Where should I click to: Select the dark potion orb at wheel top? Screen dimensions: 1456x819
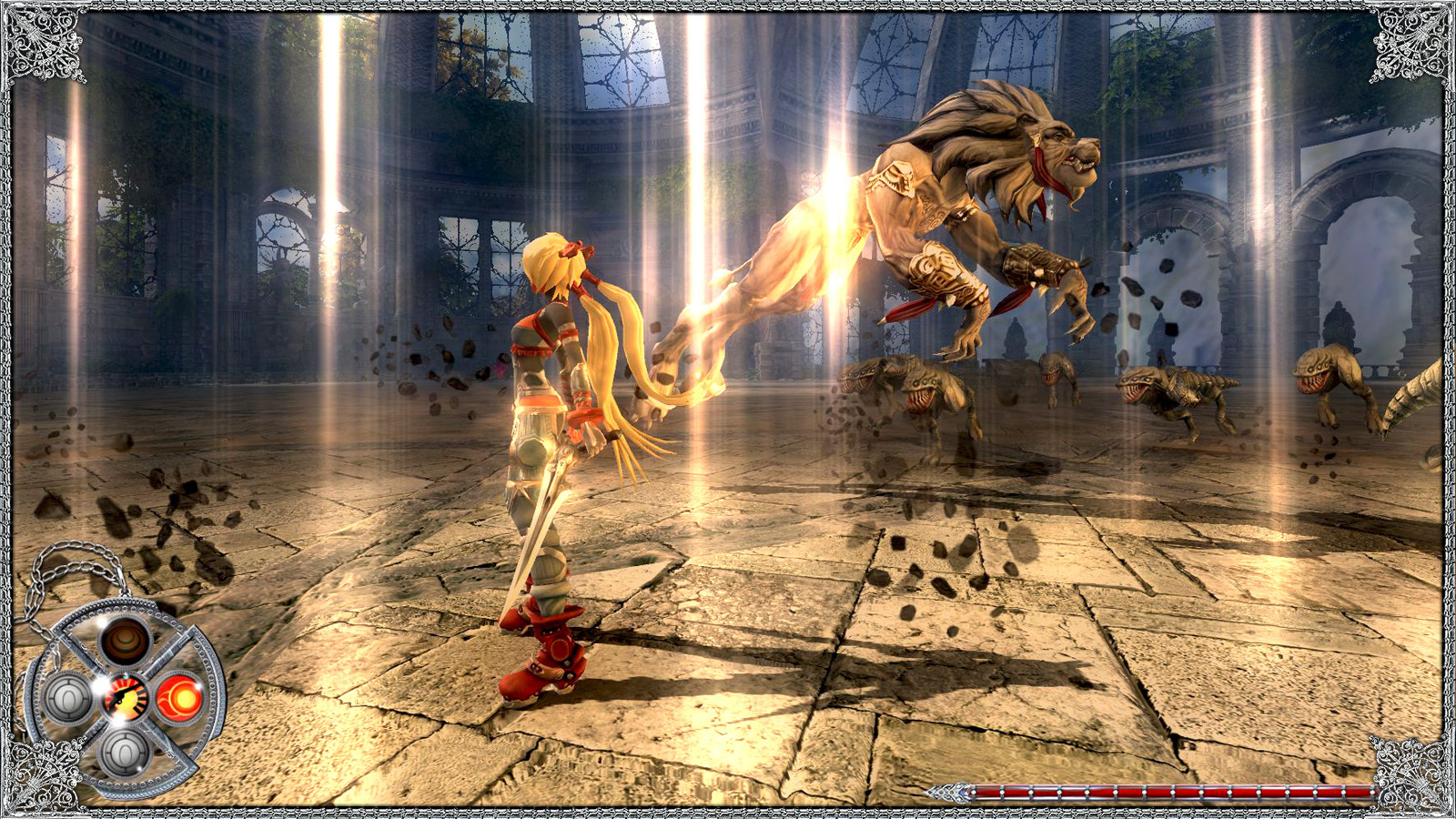(124, 642)
